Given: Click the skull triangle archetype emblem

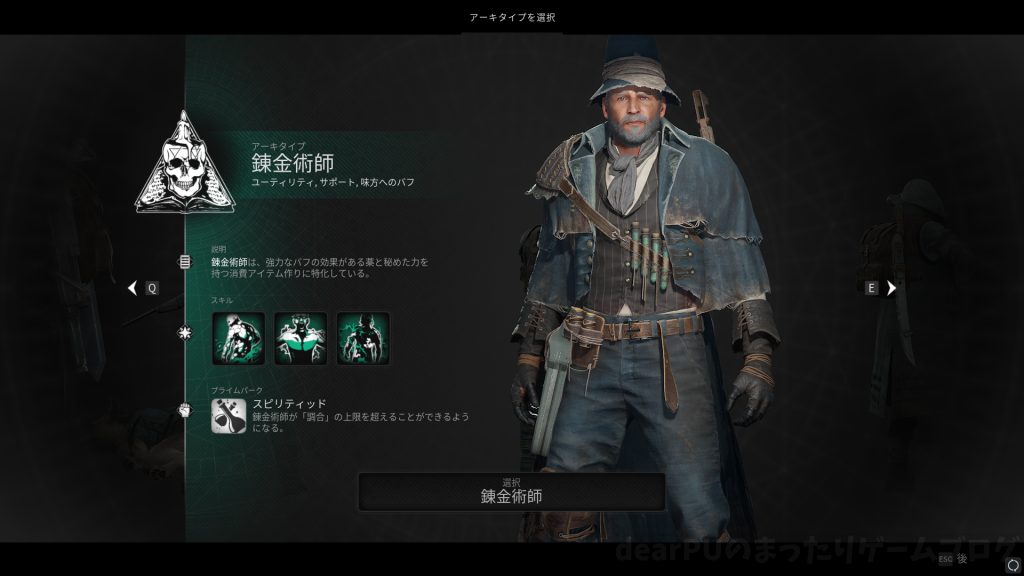Looking at the screenshot, I should point(185,165).
